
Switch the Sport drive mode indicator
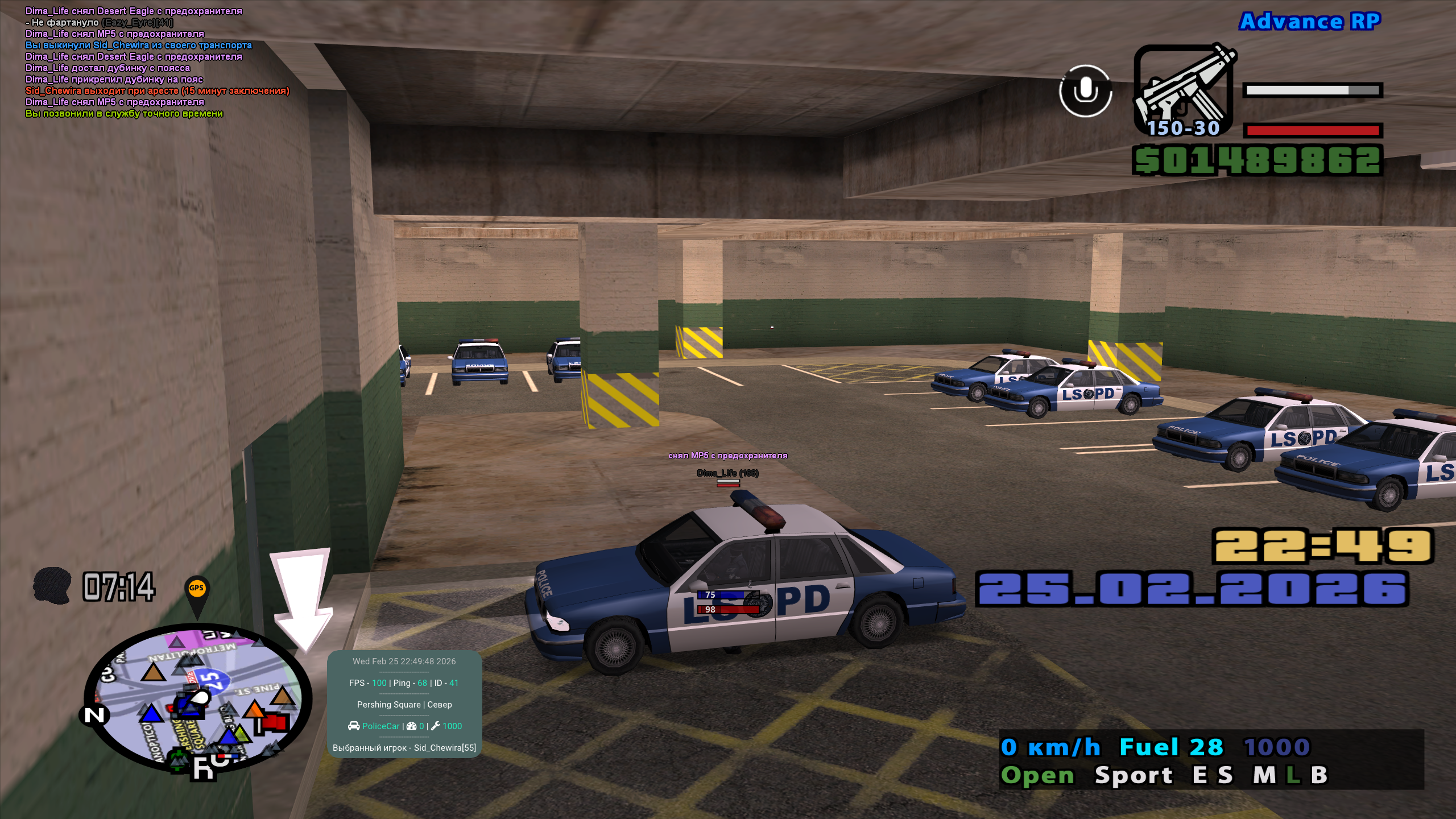[1134, 775]
